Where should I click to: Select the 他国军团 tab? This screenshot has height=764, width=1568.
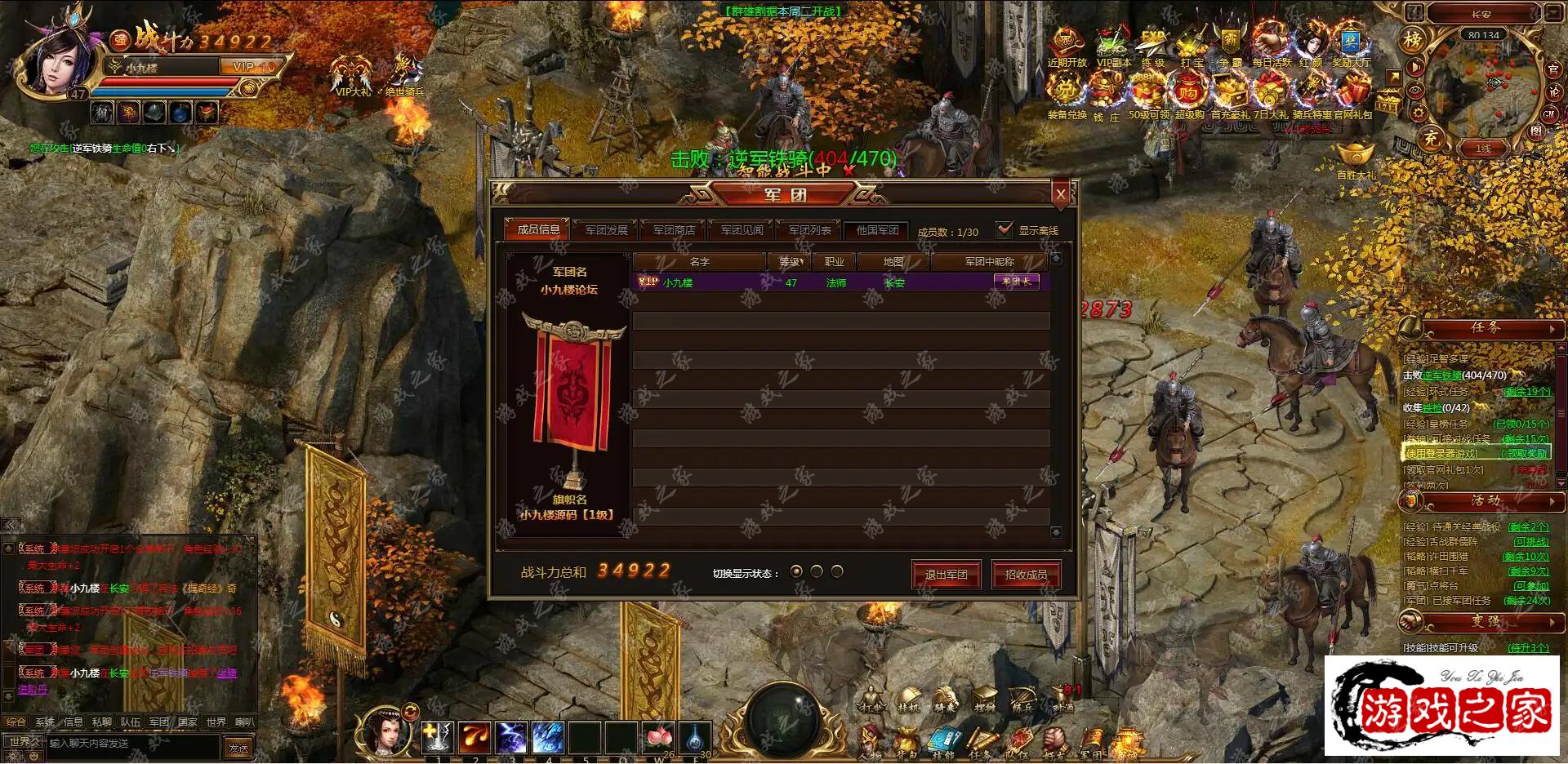tap(877, 230)
